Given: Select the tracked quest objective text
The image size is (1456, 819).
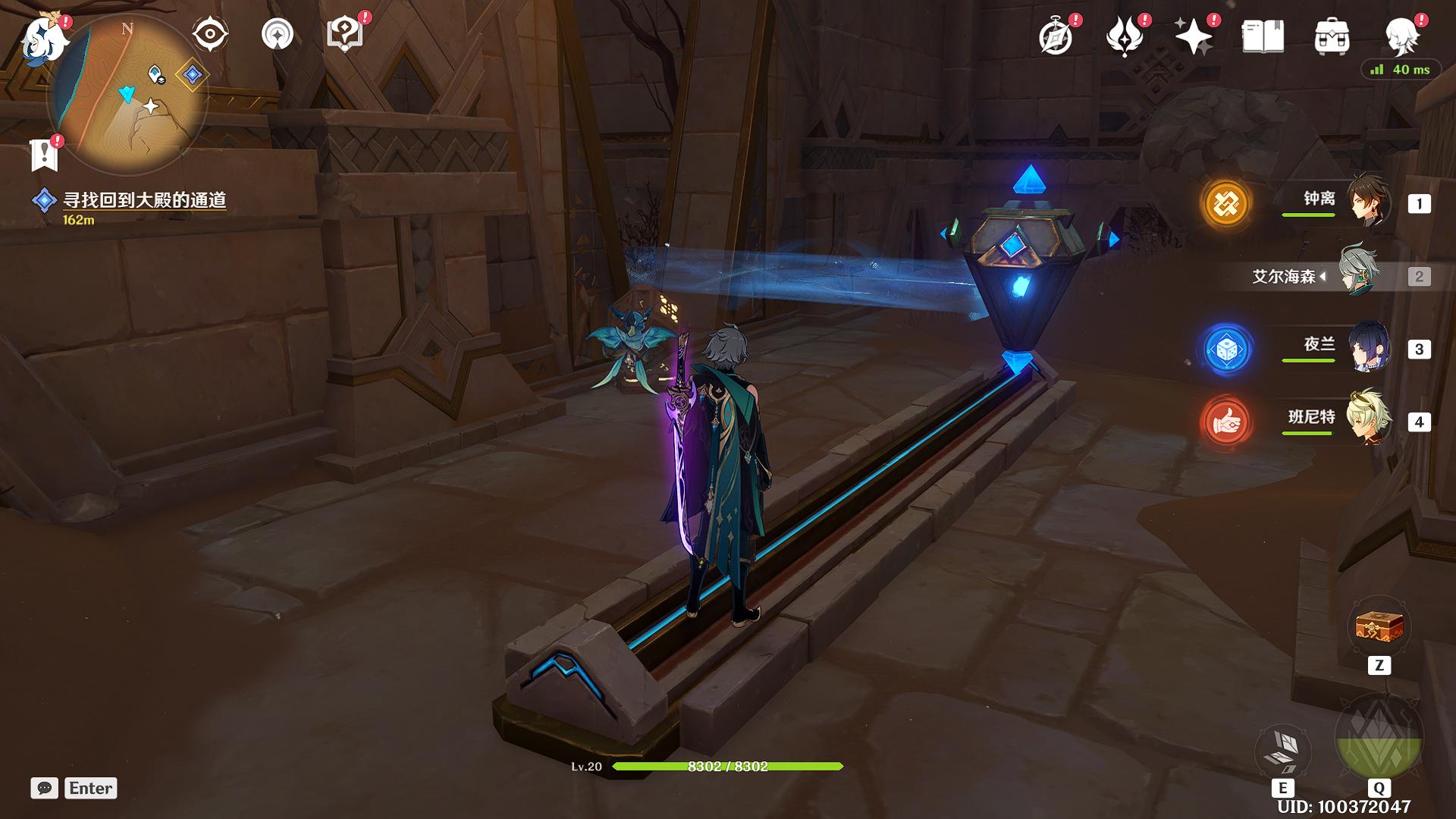Looking at the screenshot, I should (x=144, y=200).
